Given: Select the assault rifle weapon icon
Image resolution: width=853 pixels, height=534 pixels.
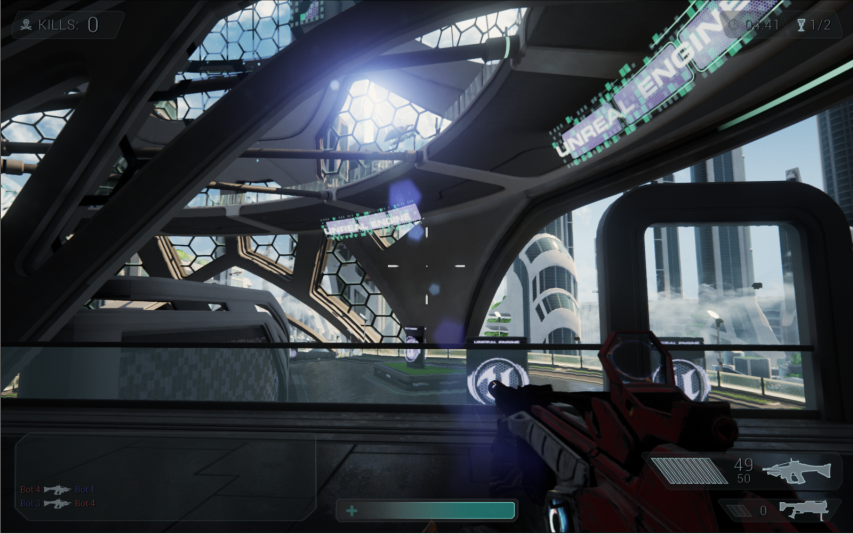Looking at the screenshot, I should pos(796,470).
